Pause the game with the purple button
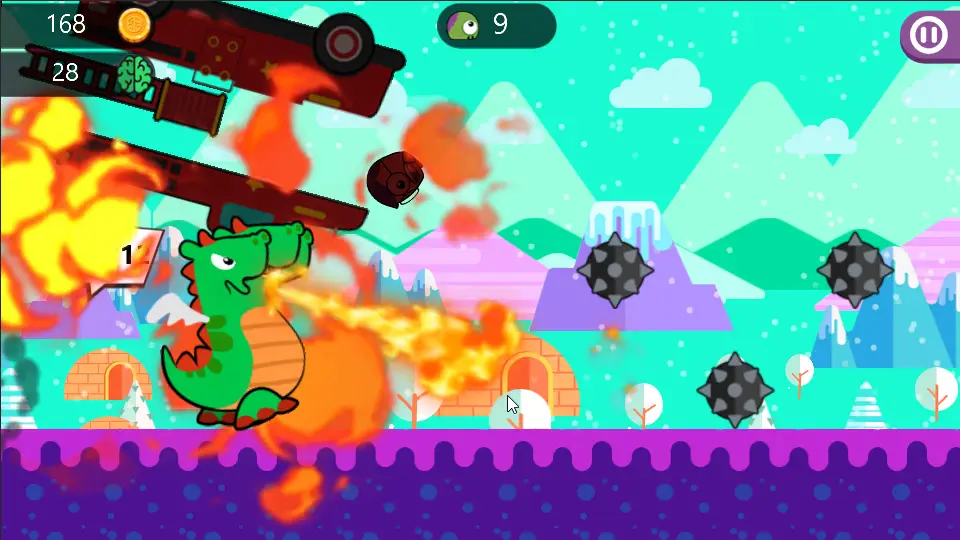This screenshot has width=960, height=540. 928,35
